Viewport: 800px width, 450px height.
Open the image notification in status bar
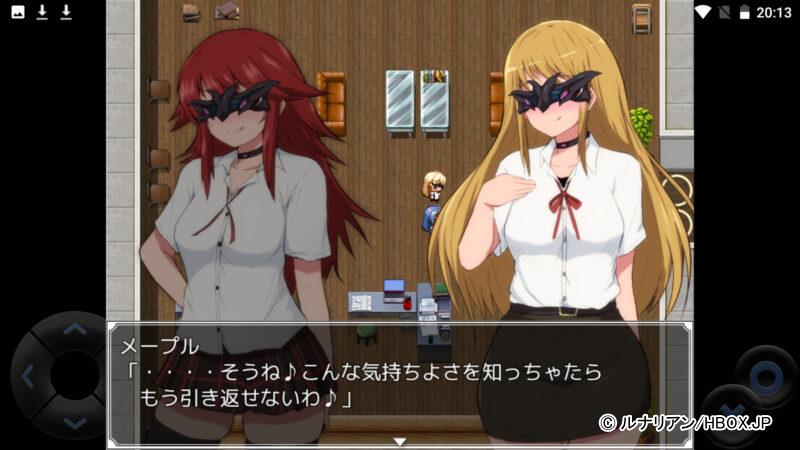click(x=18, y=12)
